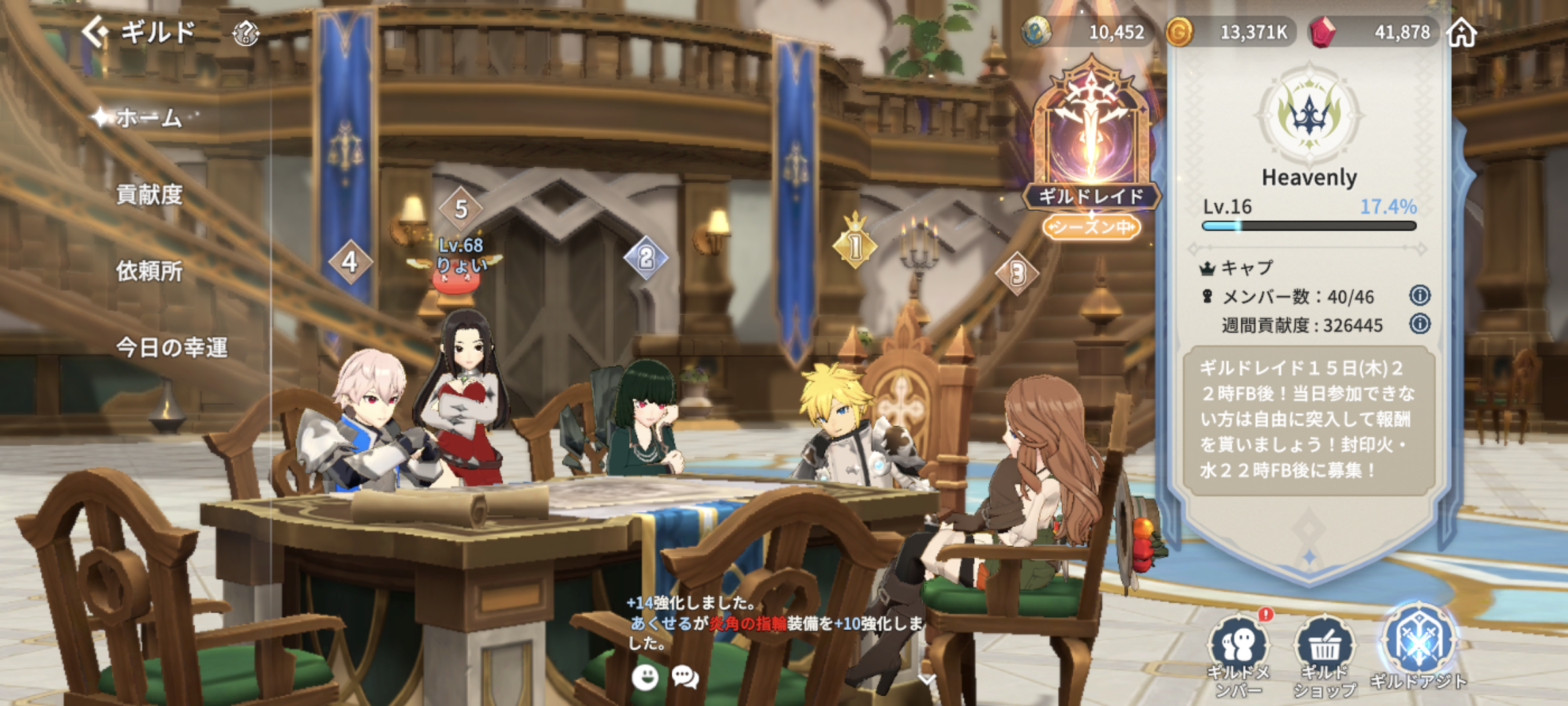Open the chat speech bubbles

click(685, 677)
